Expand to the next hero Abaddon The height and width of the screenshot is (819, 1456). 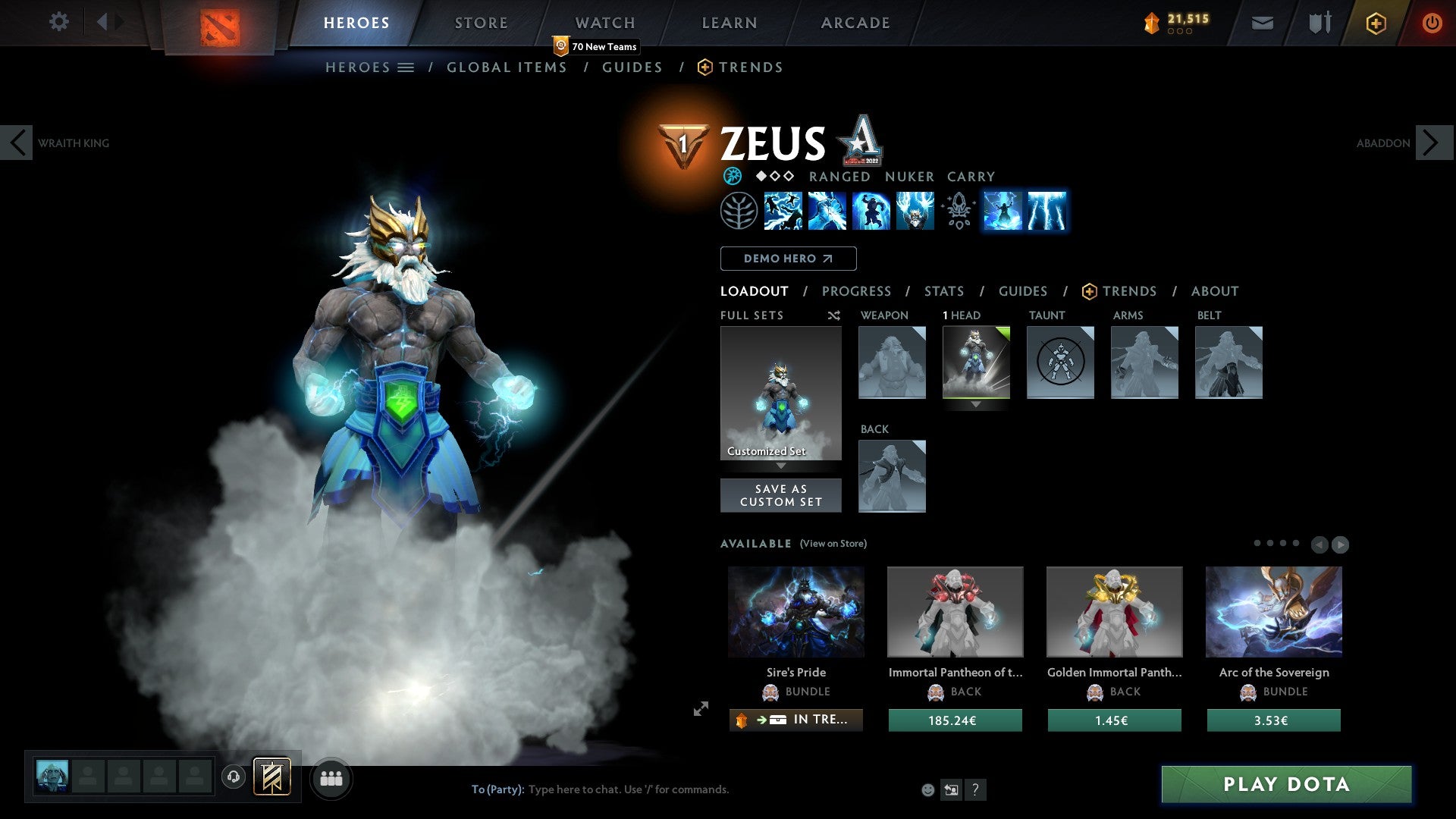pyautogui.click(x=1430, y=143)
